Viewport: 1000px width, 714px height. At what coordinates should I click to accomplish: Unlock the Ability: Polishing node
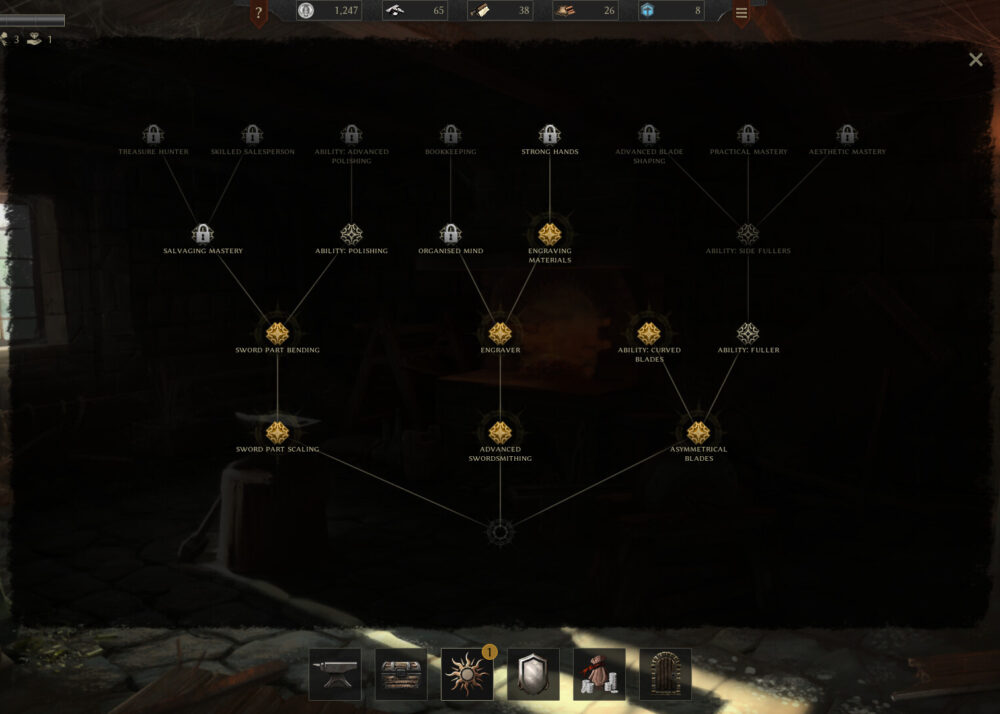pos(351,234)
